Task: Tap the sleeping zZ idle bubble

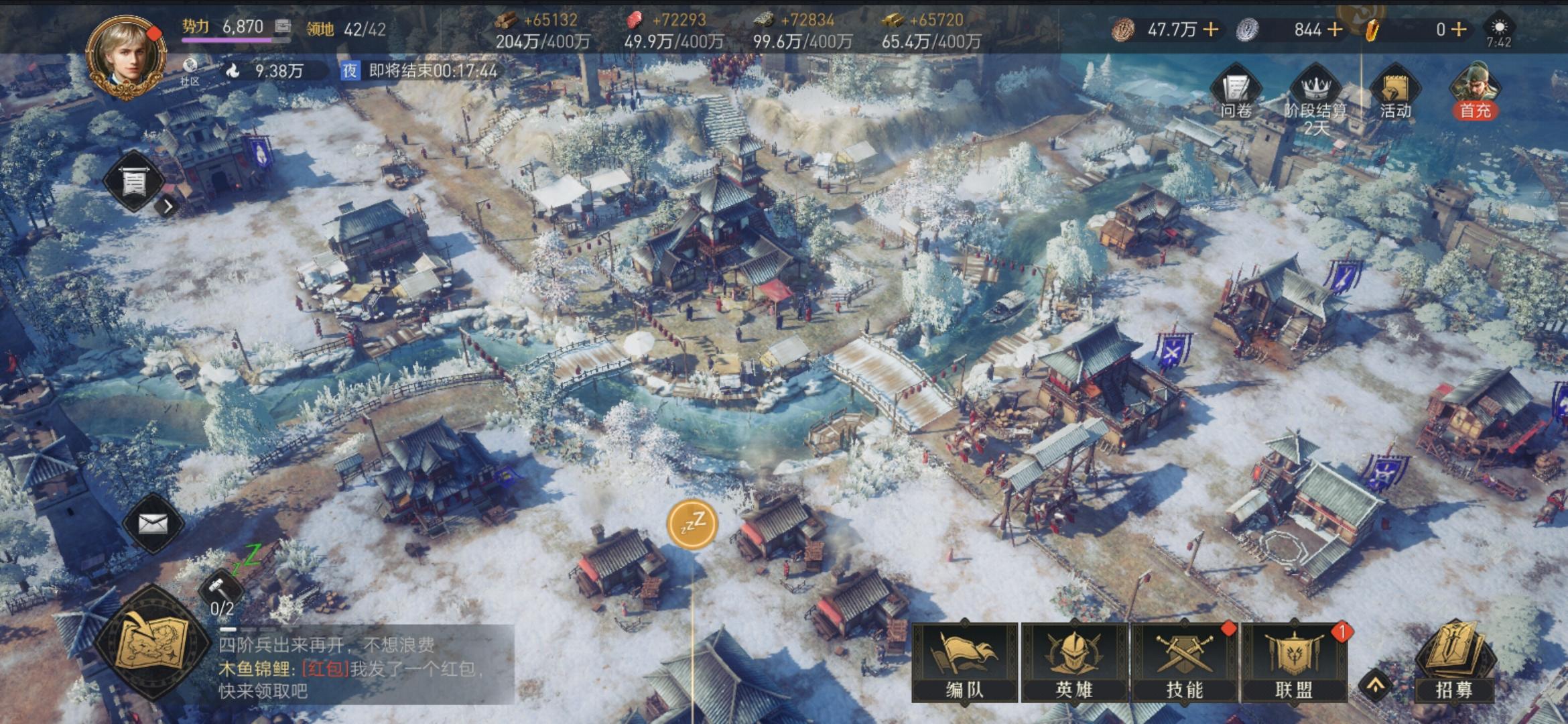Action: click(692, 524)
